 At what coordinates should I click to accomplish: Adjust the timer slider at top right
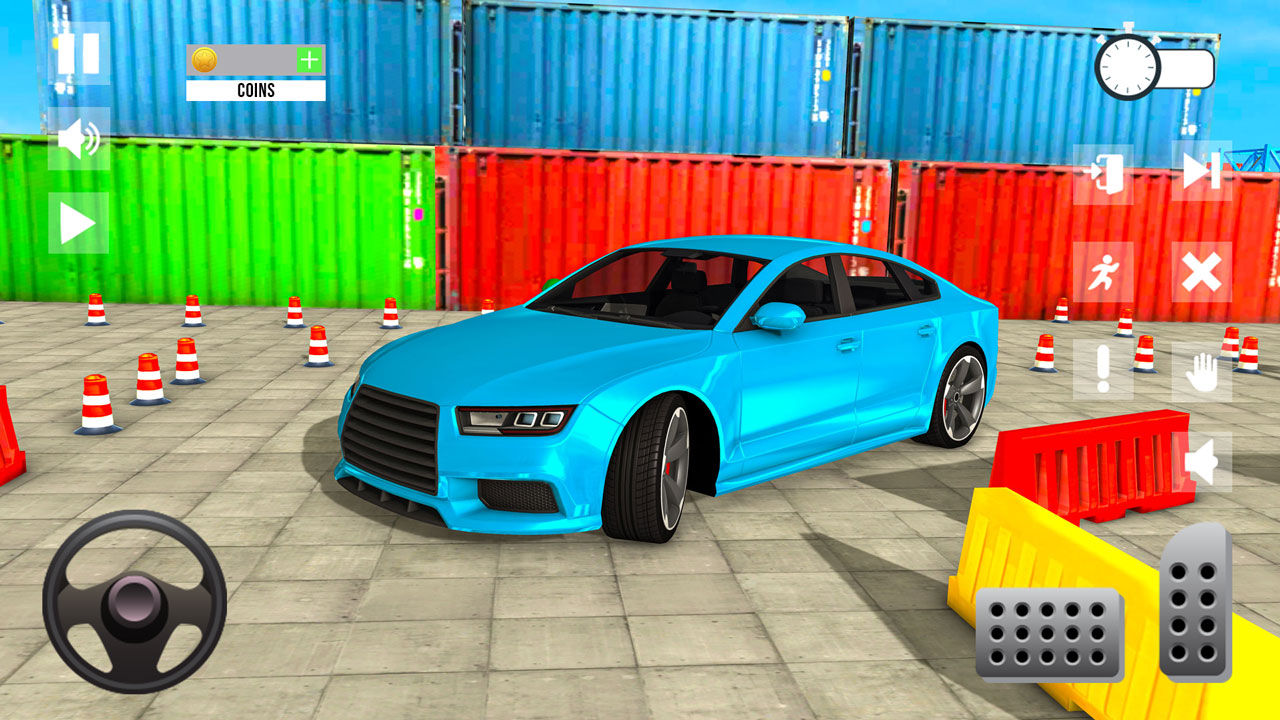pyautogui.click(x=1185, y=68)
